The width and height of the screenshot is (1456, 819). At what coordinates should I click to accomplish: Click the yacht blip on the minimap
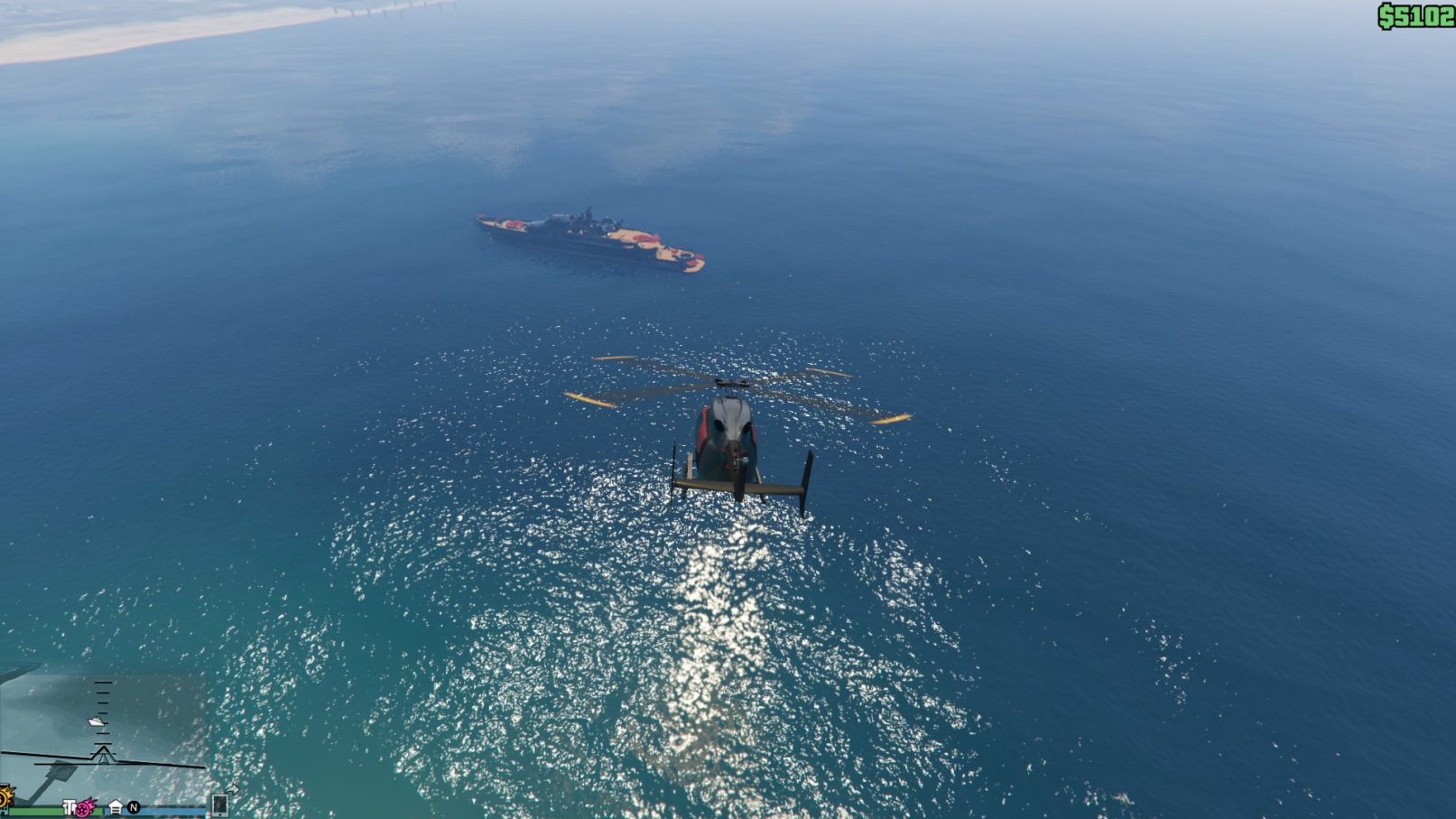click(x=97, y=721)
